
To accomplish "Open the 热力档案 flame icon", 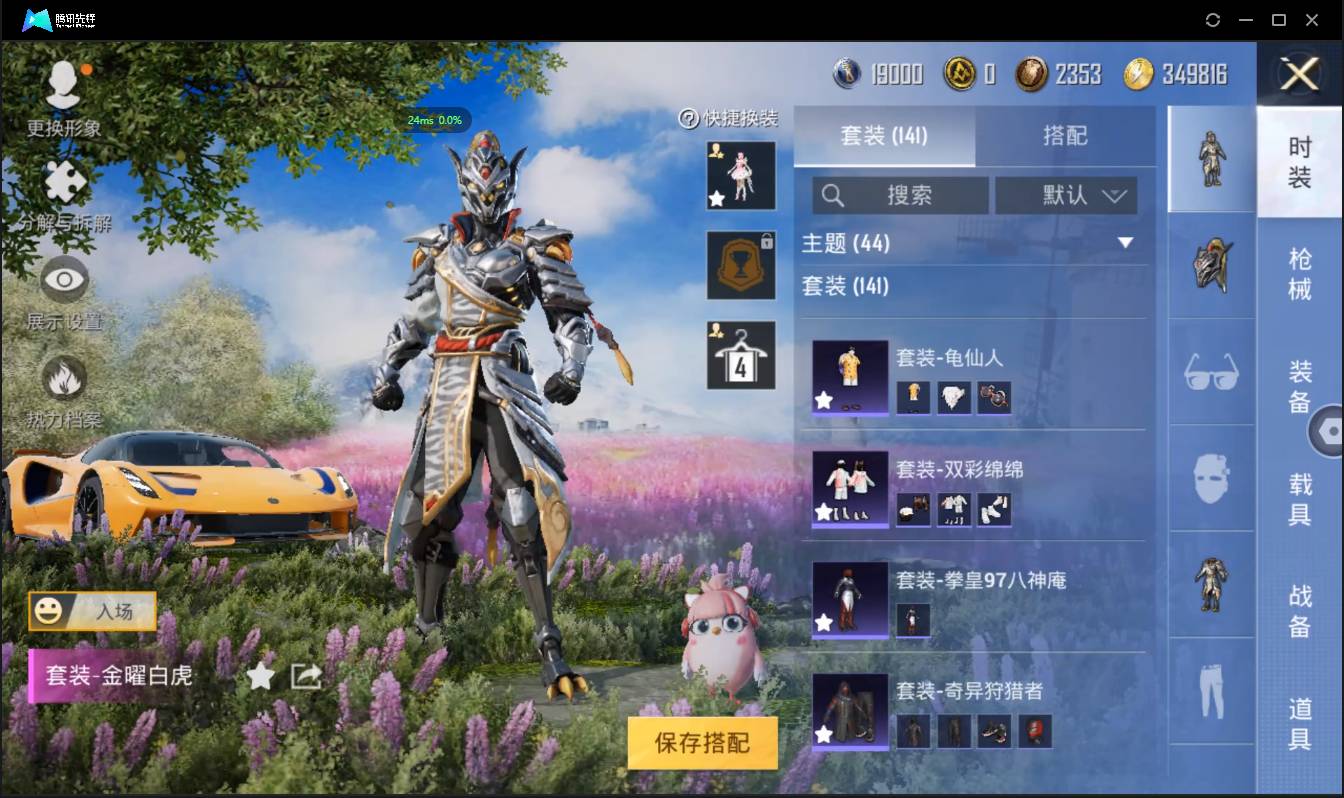I will [x=63, y=378].
